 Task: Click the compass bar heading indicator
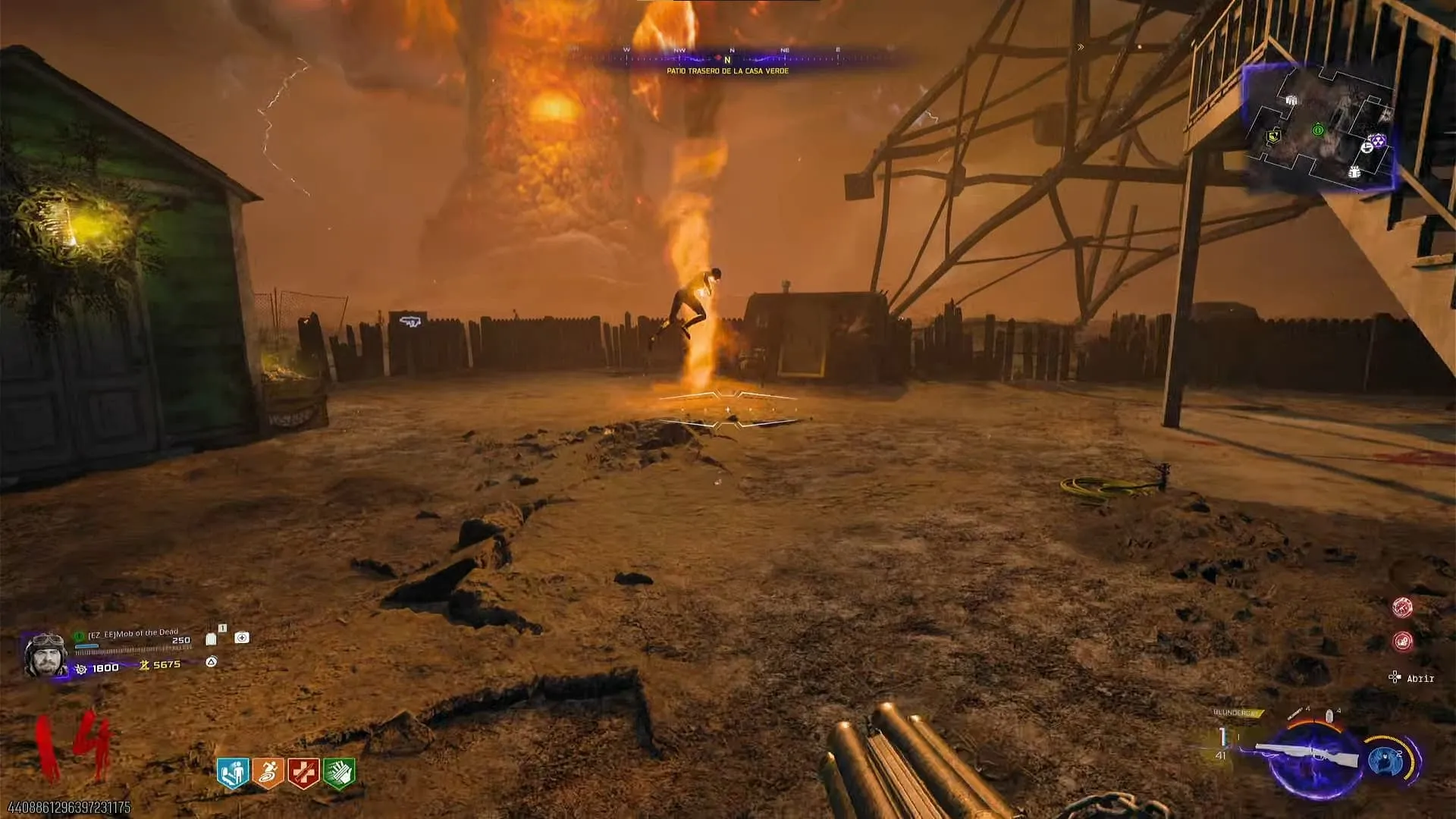pos(727,59)
